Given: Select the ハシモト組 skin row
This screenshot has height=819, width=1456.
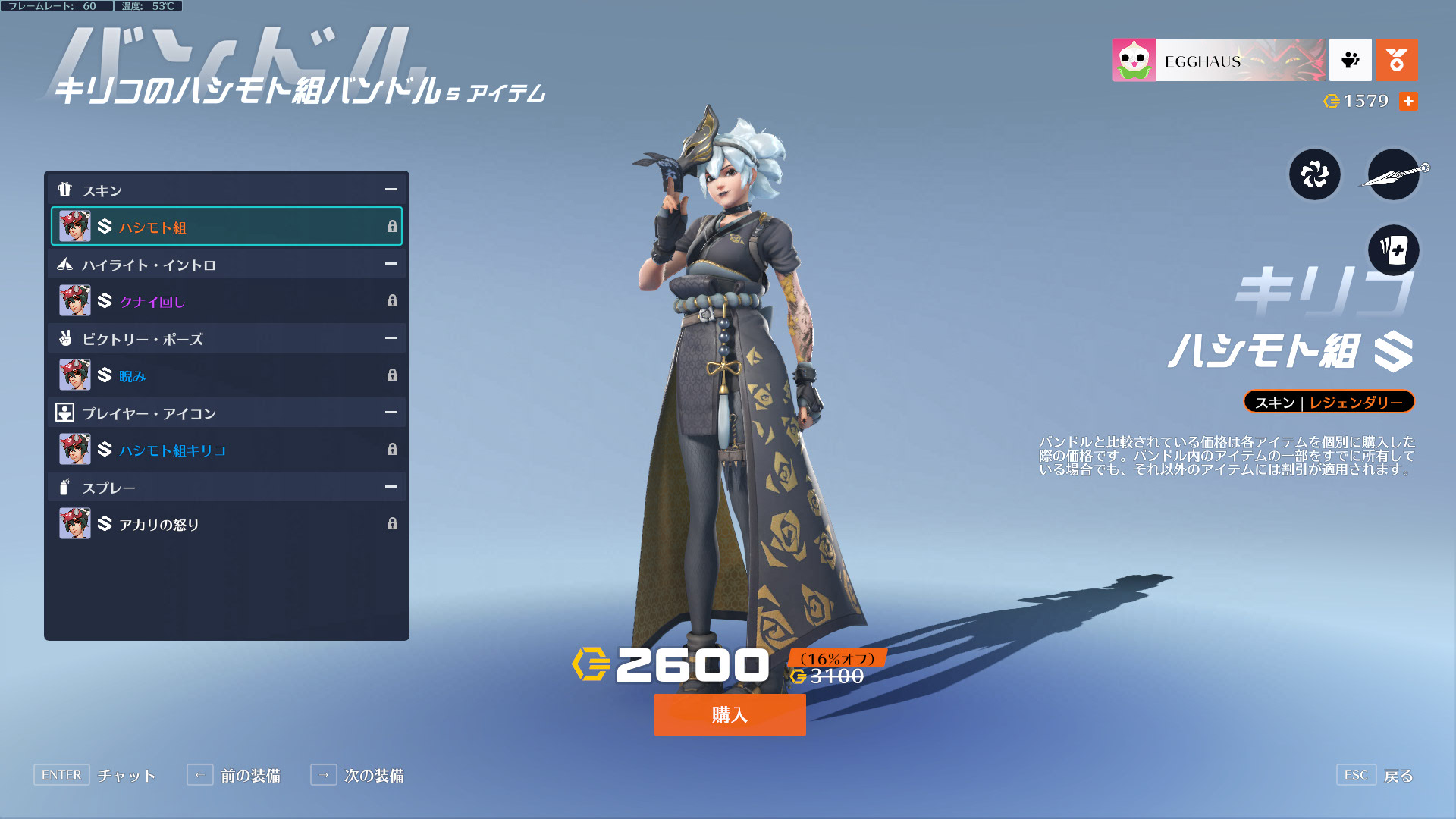Looking at the screenshot, I should (x=226, y=227).
